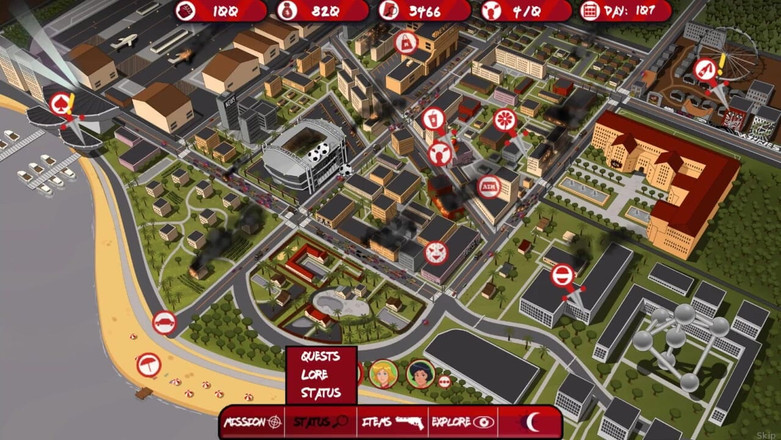This screenshot has width=781, height=440.
Task: Click the crescent moon end-day button
Action: coord(534,422)
